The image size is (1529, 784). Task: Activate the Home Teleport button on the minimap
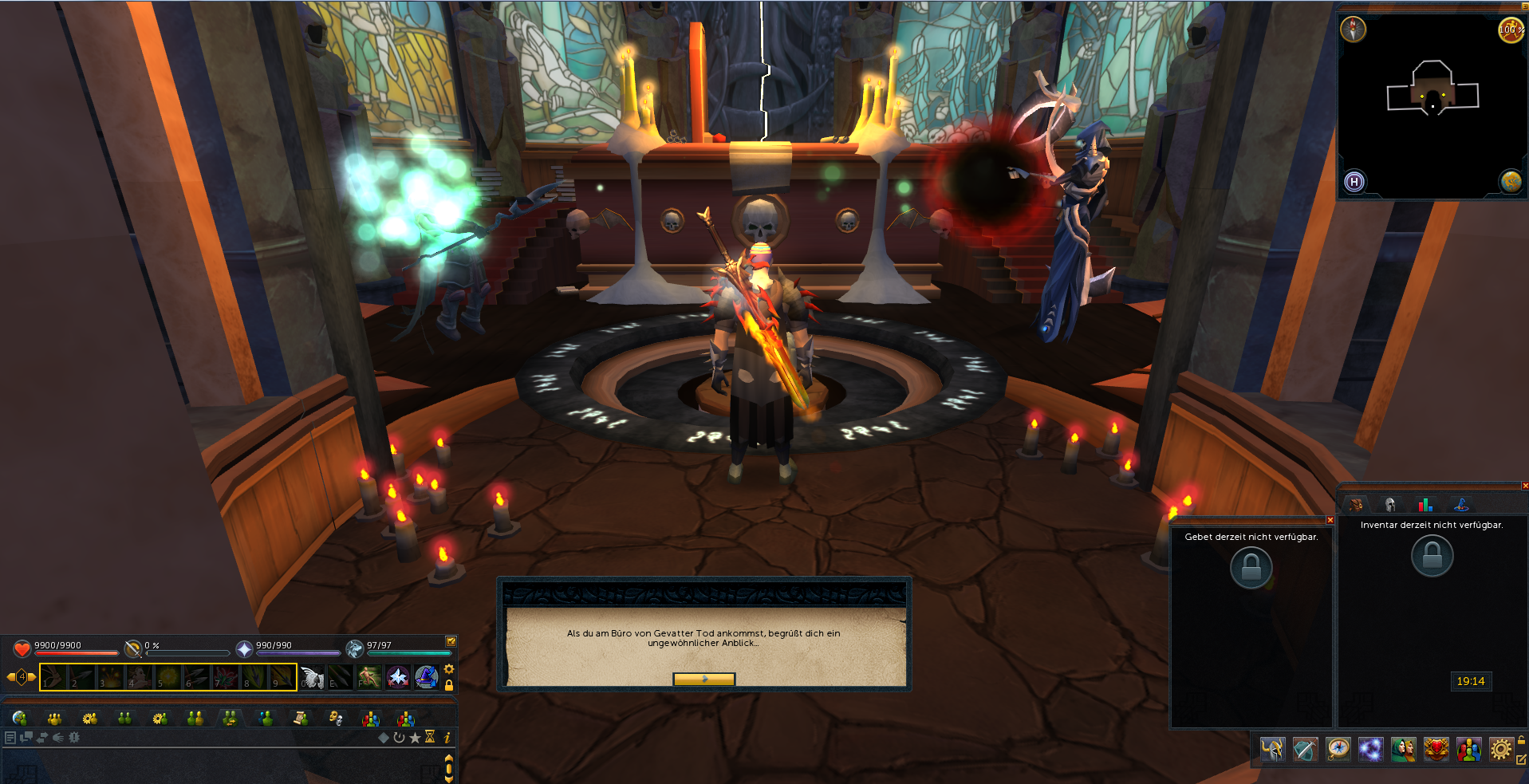(1354, 182)
